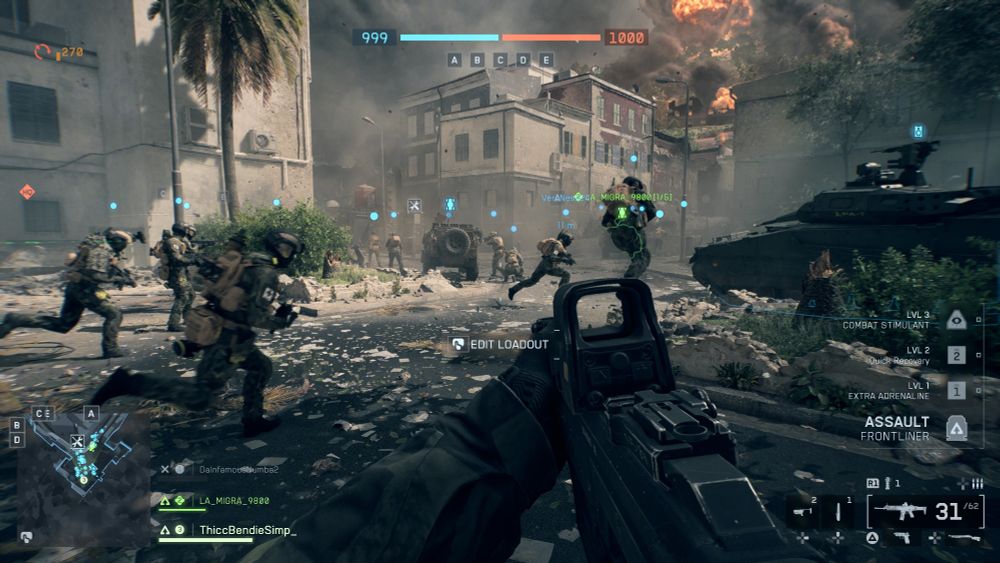Choose the Quick Recovery level 2 perk
This screenshot has height=563, width=1000.
click(x=957, y=355)
